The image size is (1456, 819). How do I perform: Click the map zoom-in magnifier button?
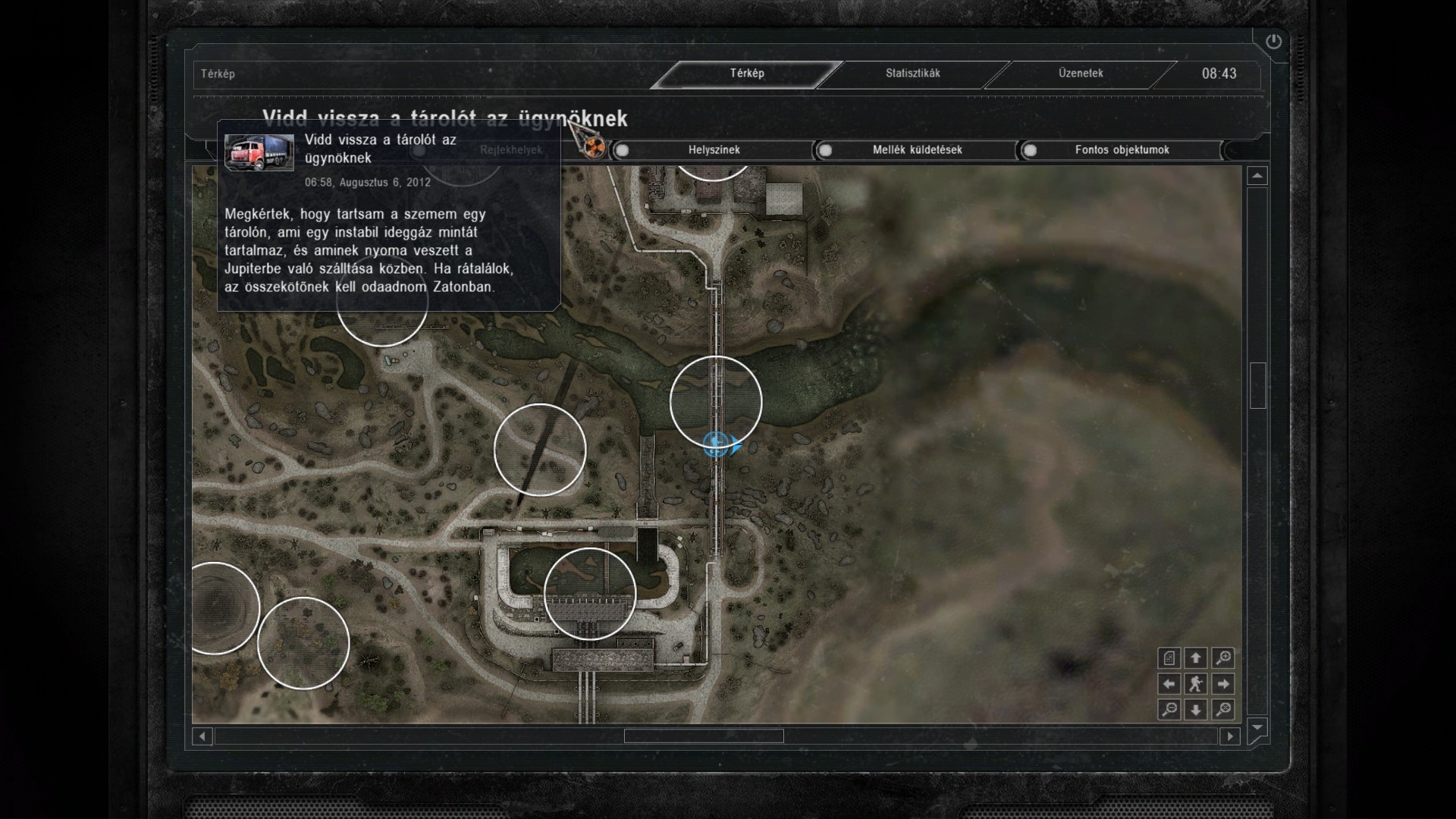(x=1222, y=657)
